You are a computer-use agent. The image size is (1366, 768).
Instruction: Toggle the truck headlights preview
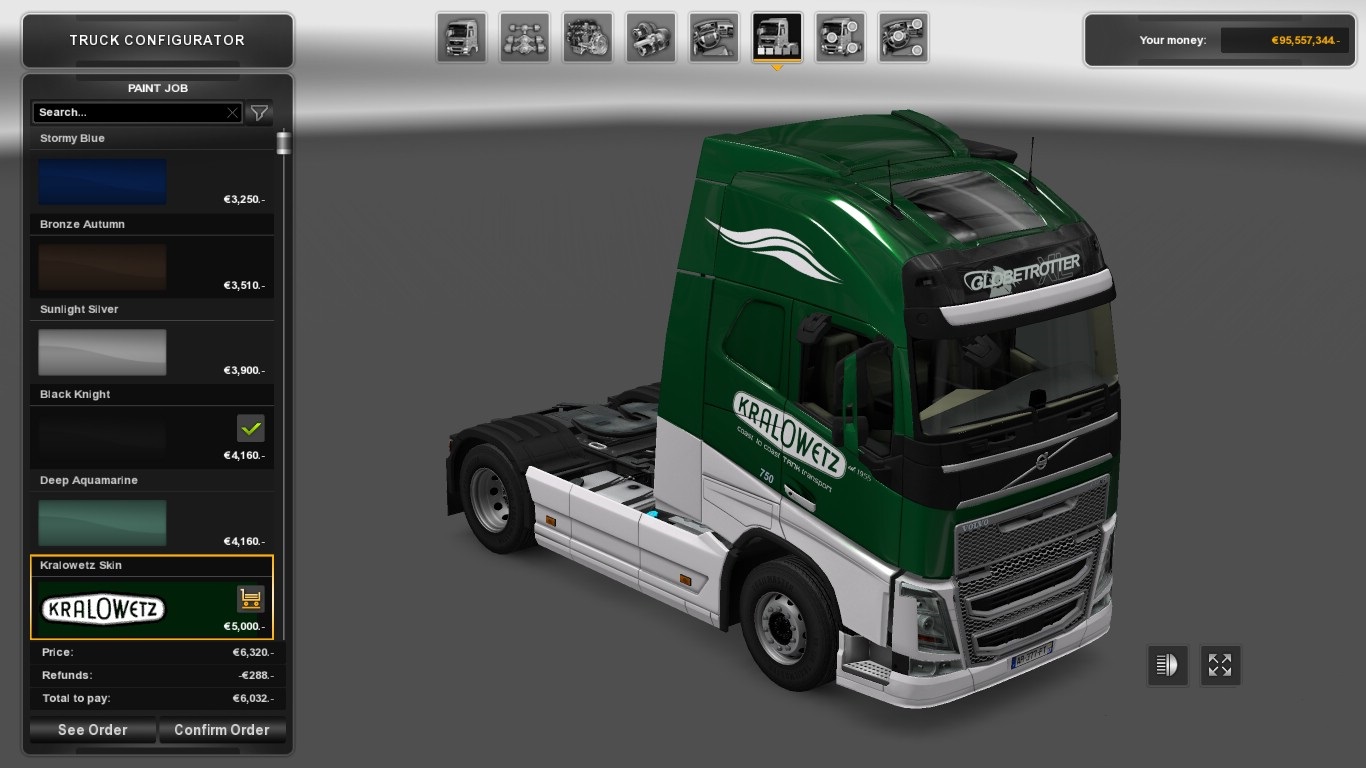1167,665
